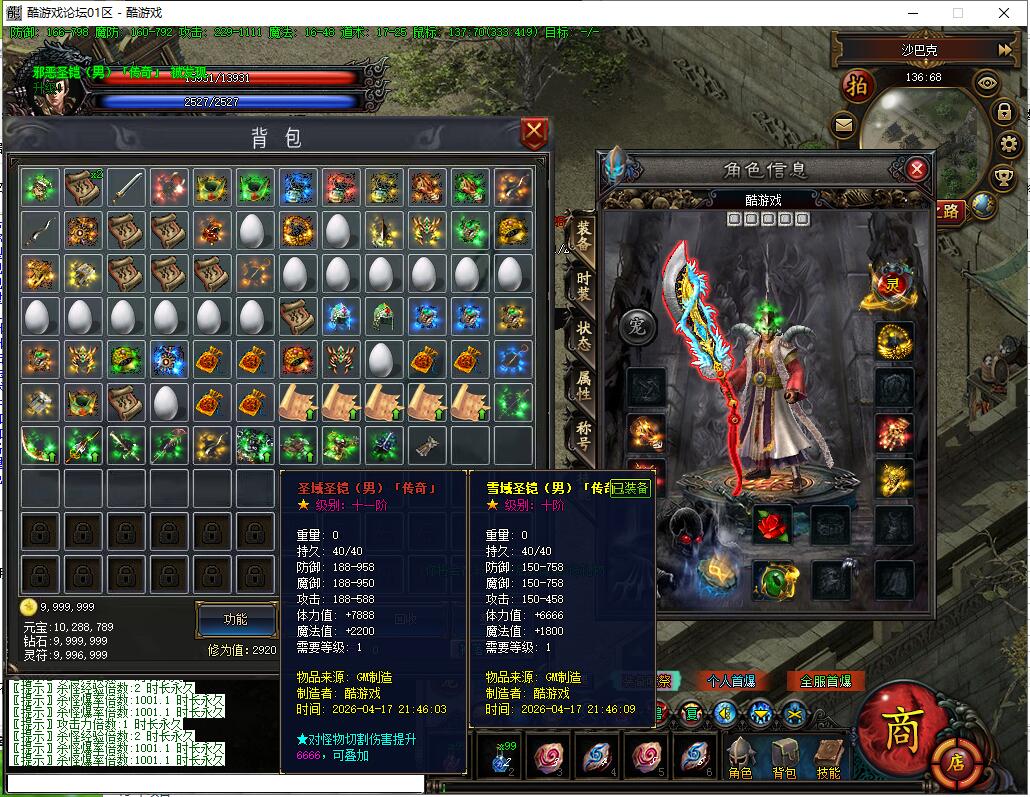The height and width of the screenshot is (797, 1030).
Task: Click the 宠 pet button
Action: [636, 324]
